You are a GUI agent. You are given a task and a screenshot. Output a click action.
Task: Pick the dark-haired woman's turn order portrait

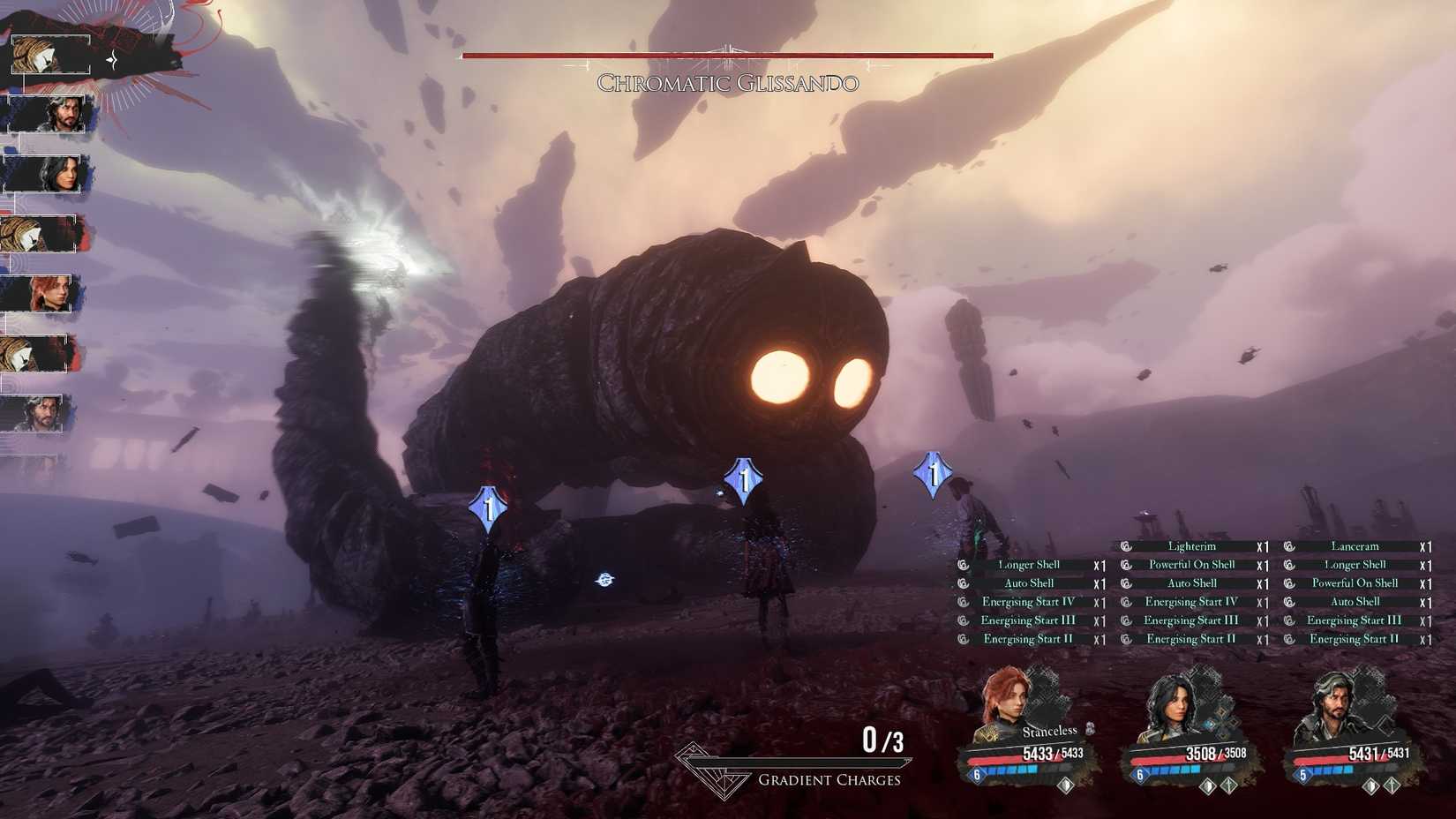tap(48, 174)
